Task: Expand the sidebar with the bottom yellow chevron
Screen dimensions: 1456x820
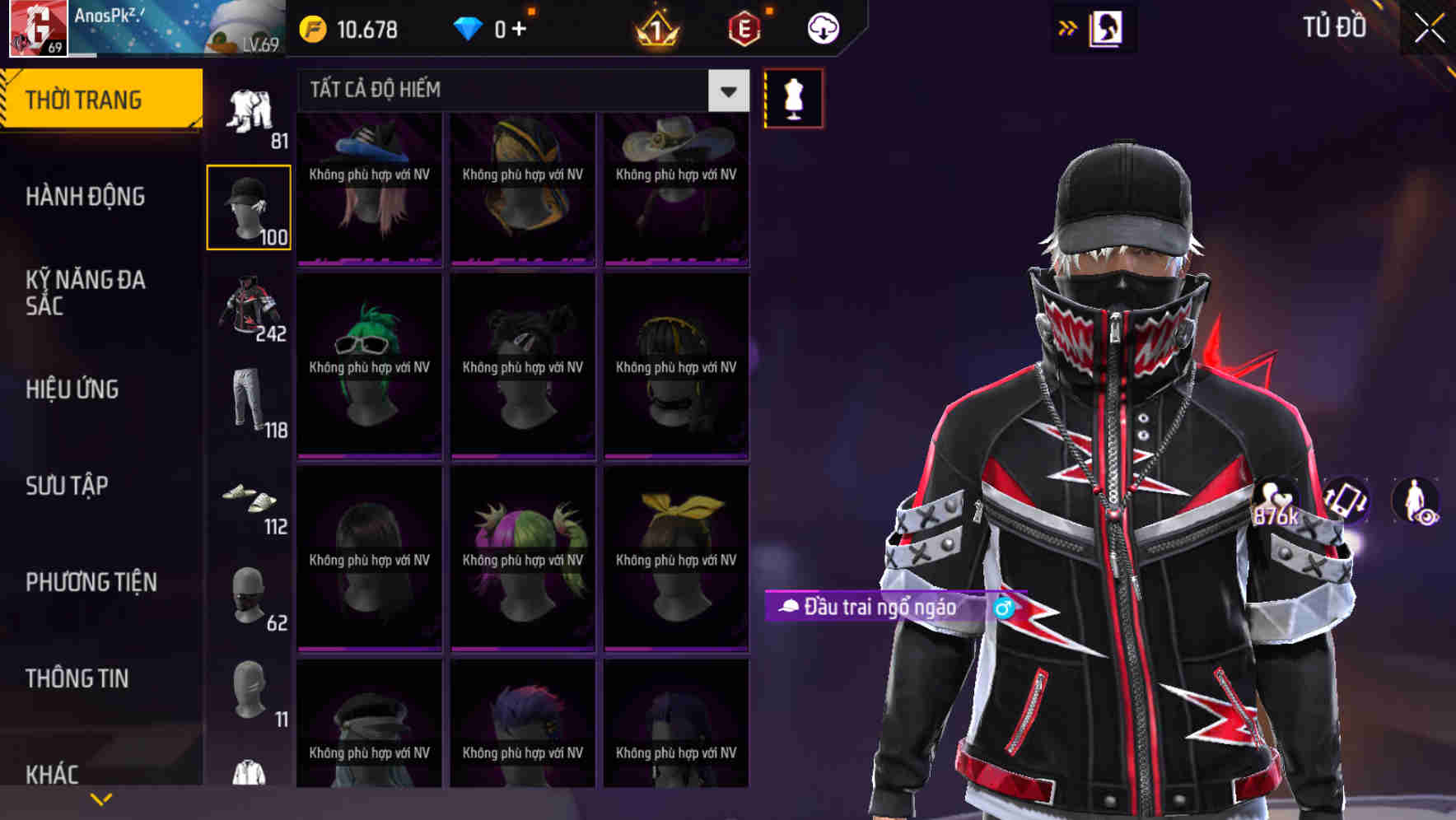Action: click(x=101, y=798)
